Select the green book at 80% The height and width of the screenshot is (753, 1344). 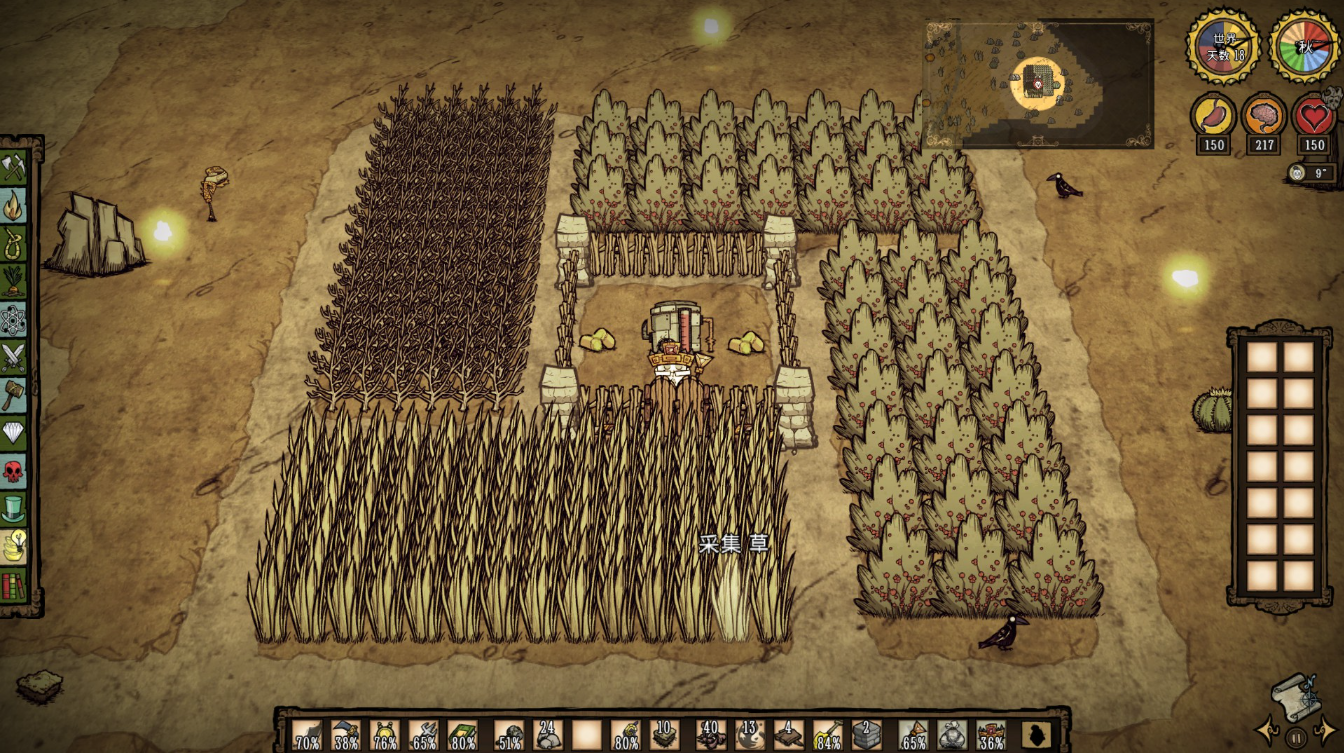(x=462, y=735)
